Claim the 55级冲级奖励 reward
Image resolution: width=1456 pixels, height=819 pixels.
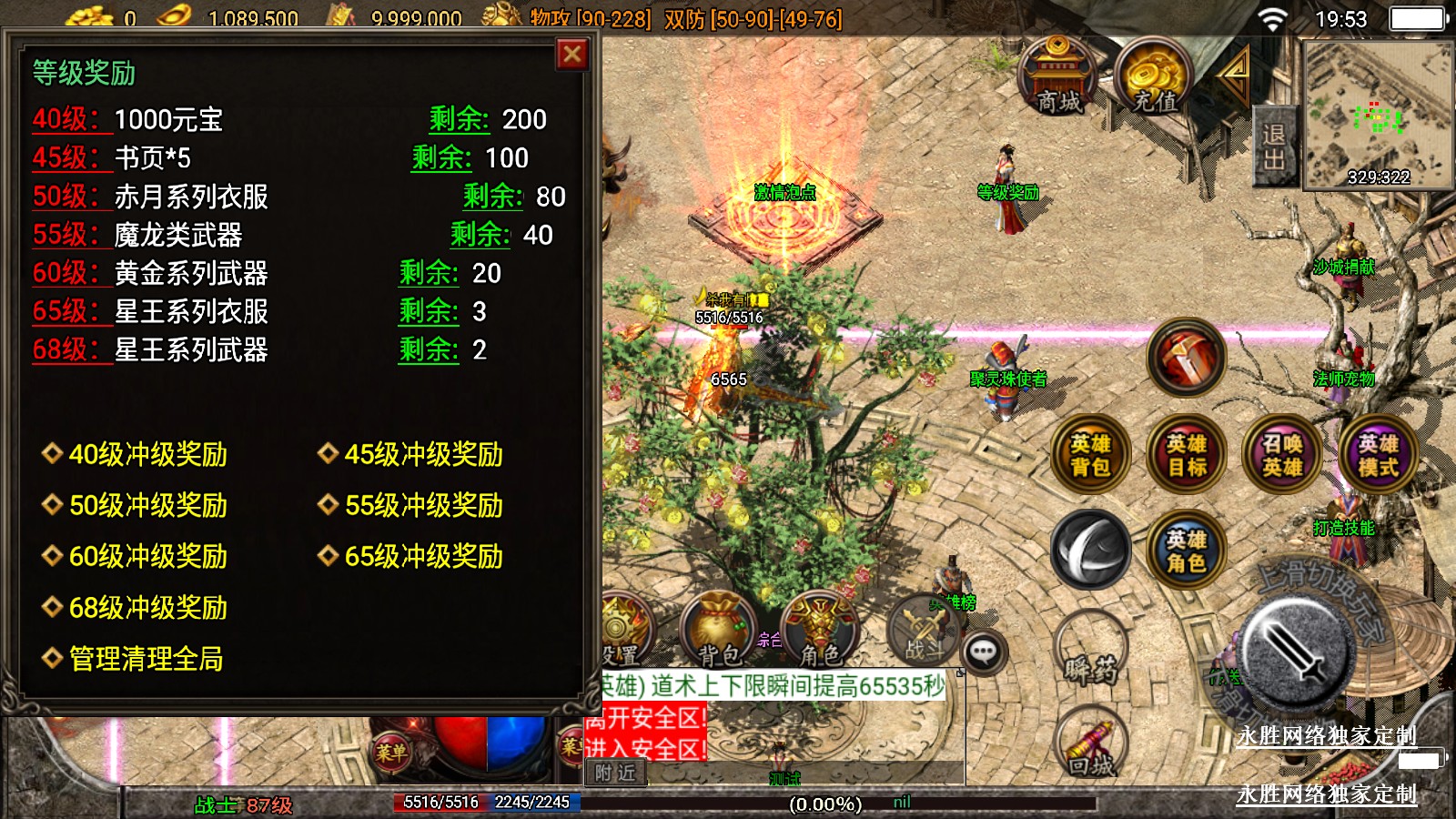click(423, 505)
